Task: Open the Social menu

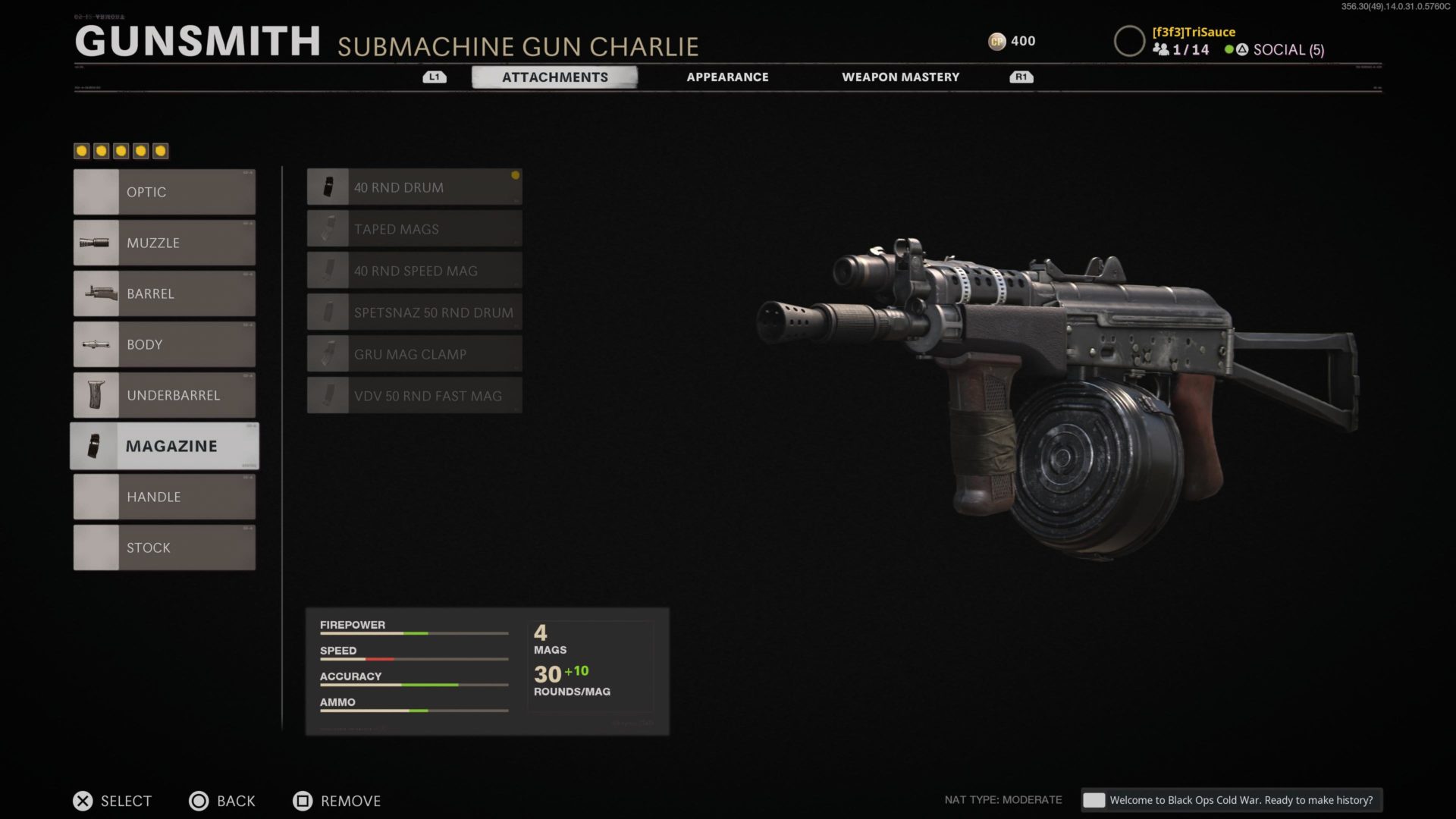Action: 1288,50
